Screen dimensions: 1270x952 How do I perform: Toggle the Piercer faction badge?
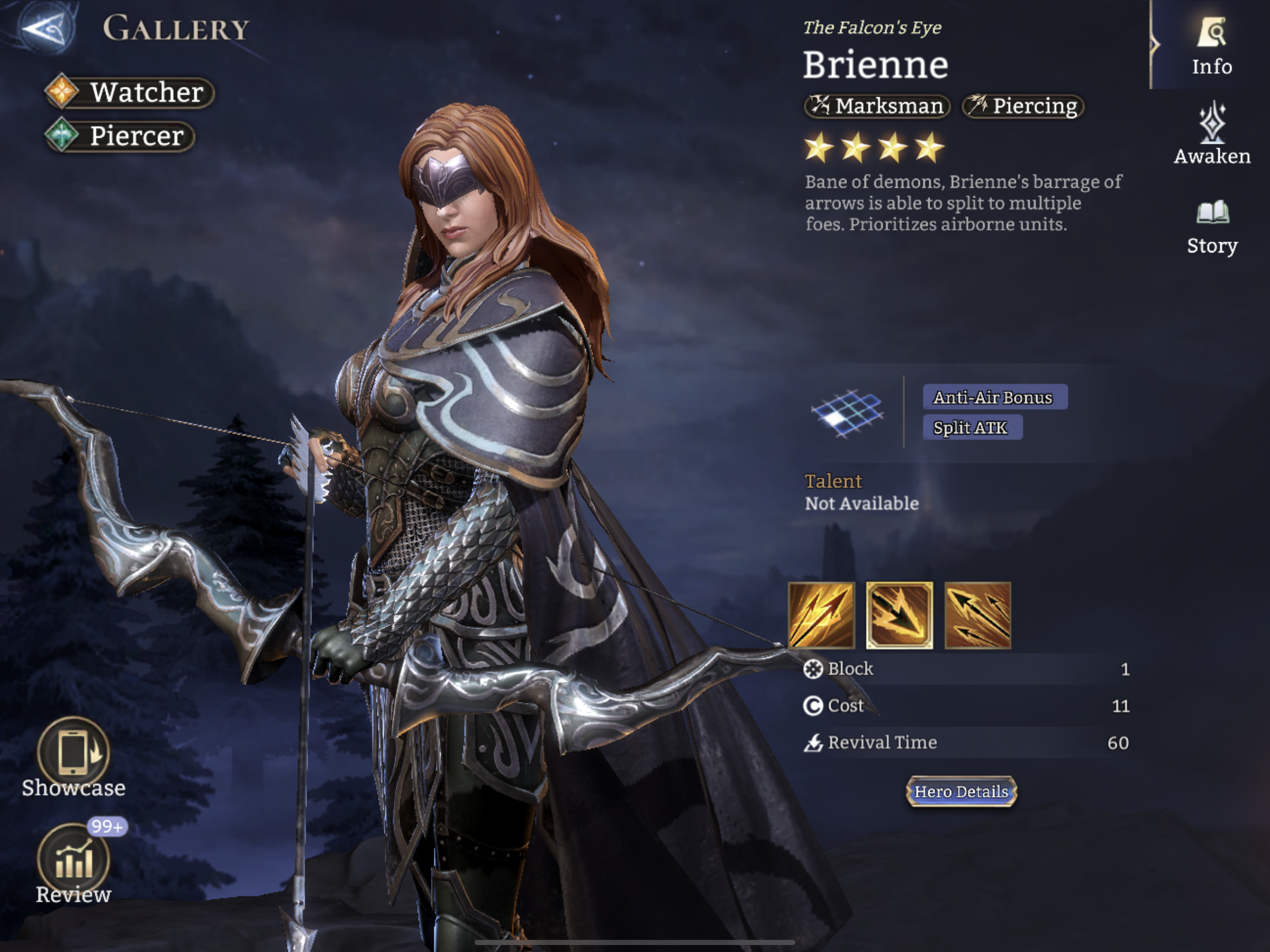[119, 137]
